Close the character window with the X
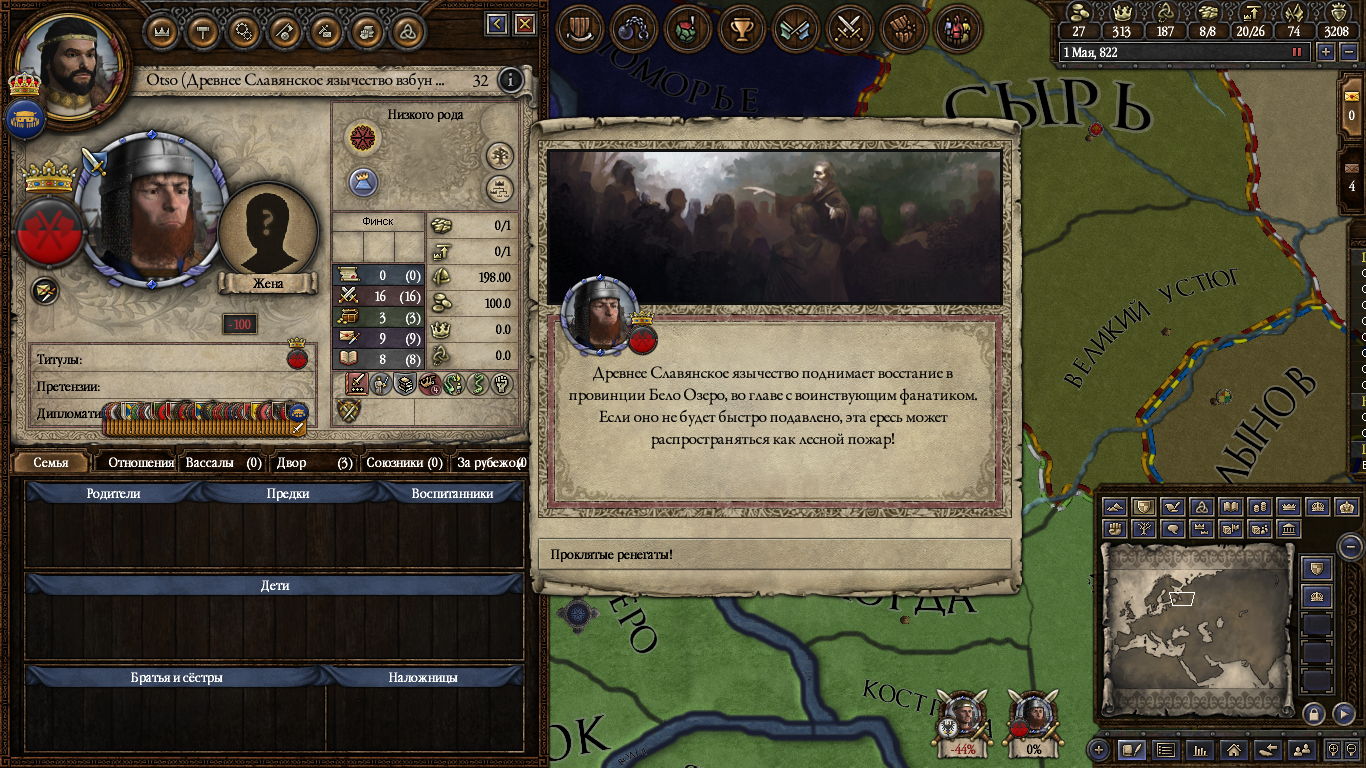This screenshot has width=1366, height=768. [x=524, y=24]
